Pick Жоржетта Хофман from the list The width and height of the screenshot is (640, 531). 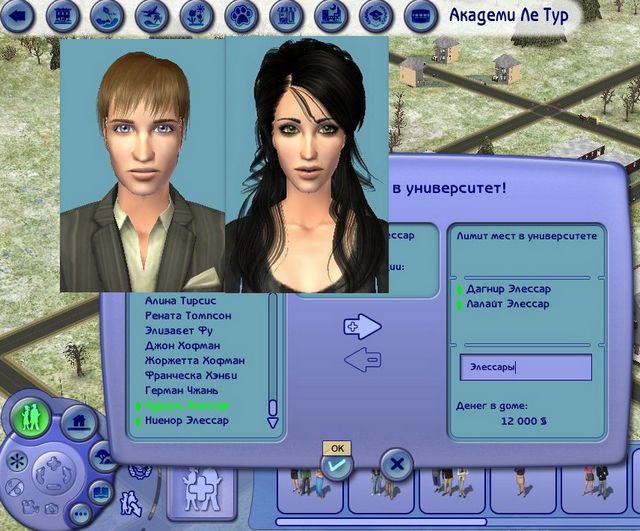[194, 360]
